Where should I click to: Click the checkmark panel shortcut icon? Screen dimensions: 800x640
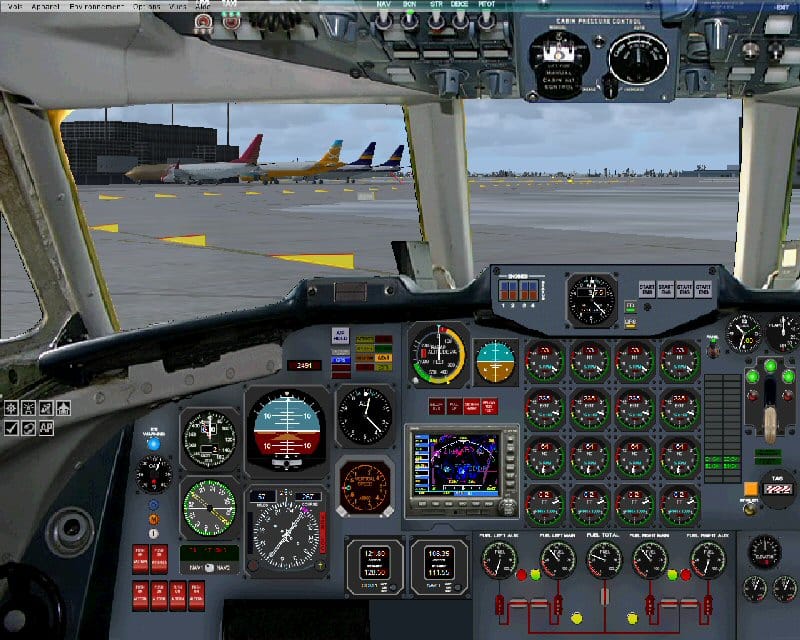pyautogui.click(x=11, y=428)
